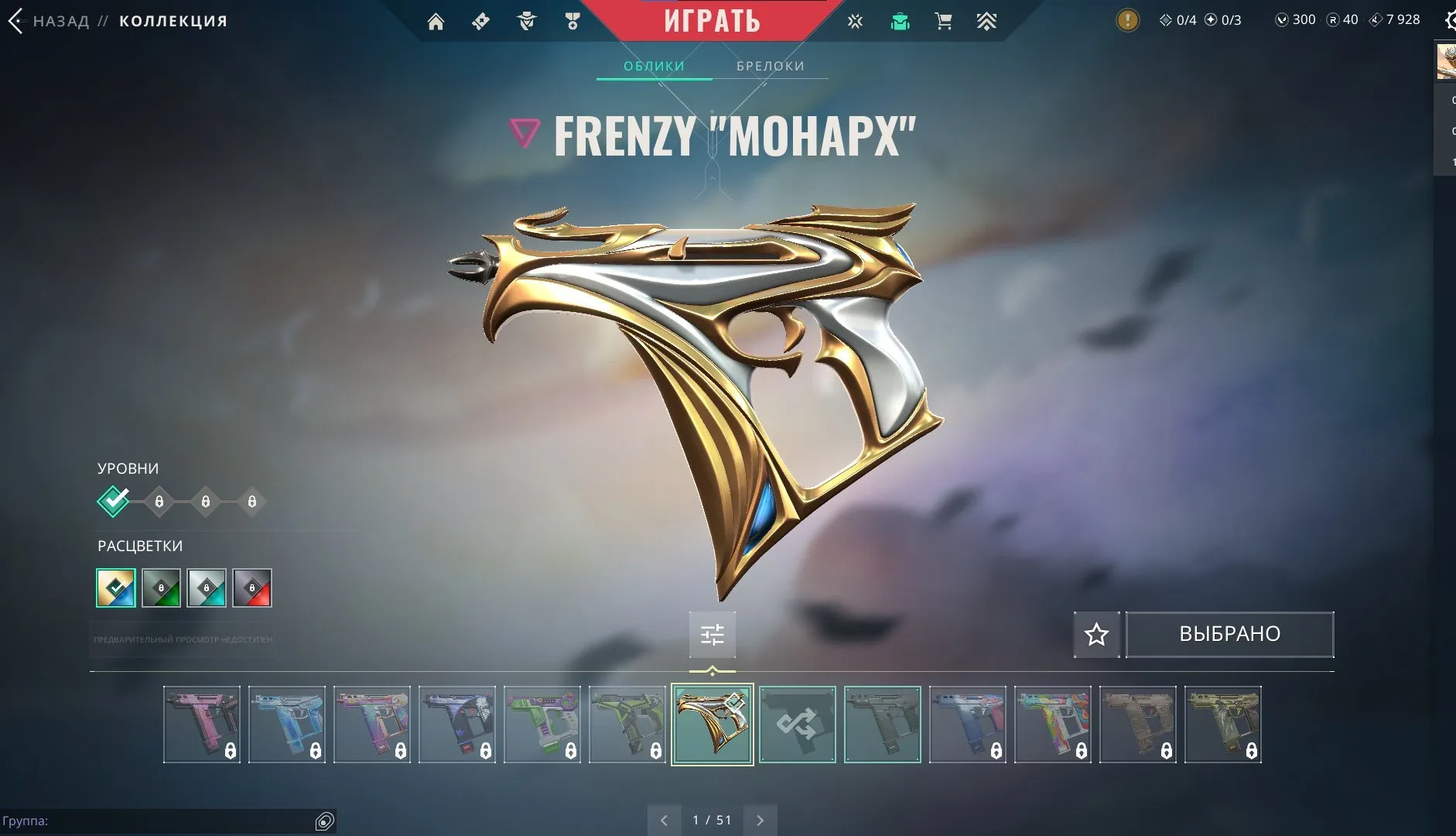
Task: Select the green color variant
Action: 160,588
